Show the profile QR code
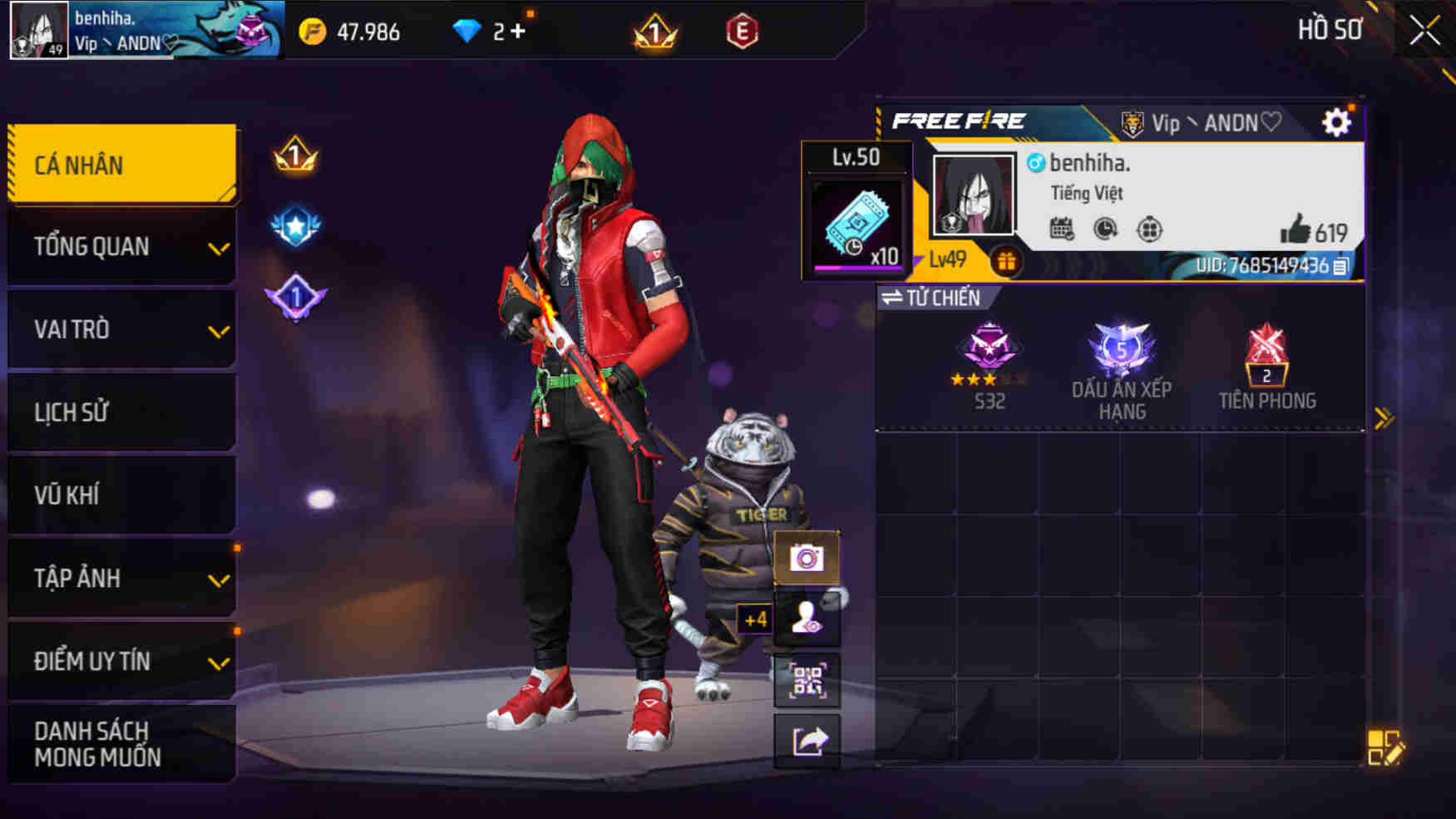 807,682
